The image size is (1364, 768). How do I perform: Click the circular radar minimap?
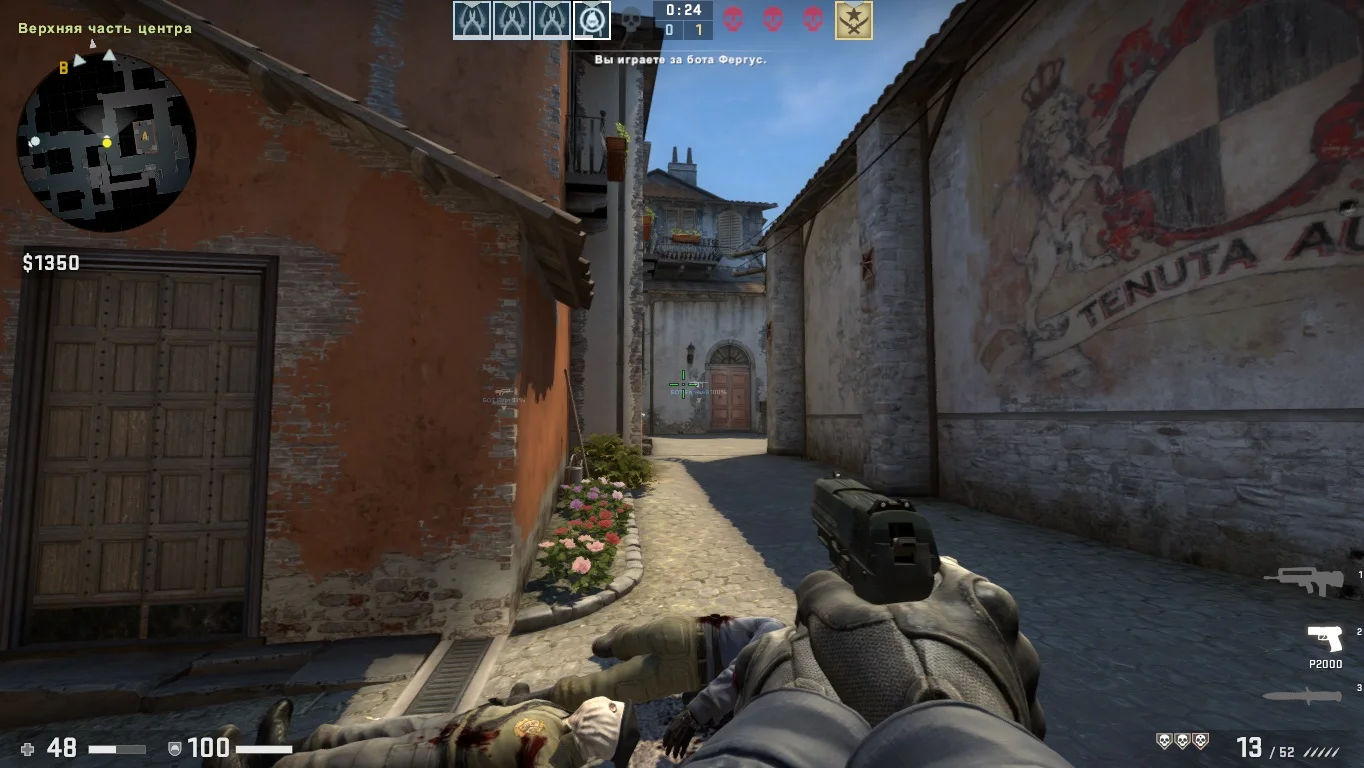coord(106,142)
